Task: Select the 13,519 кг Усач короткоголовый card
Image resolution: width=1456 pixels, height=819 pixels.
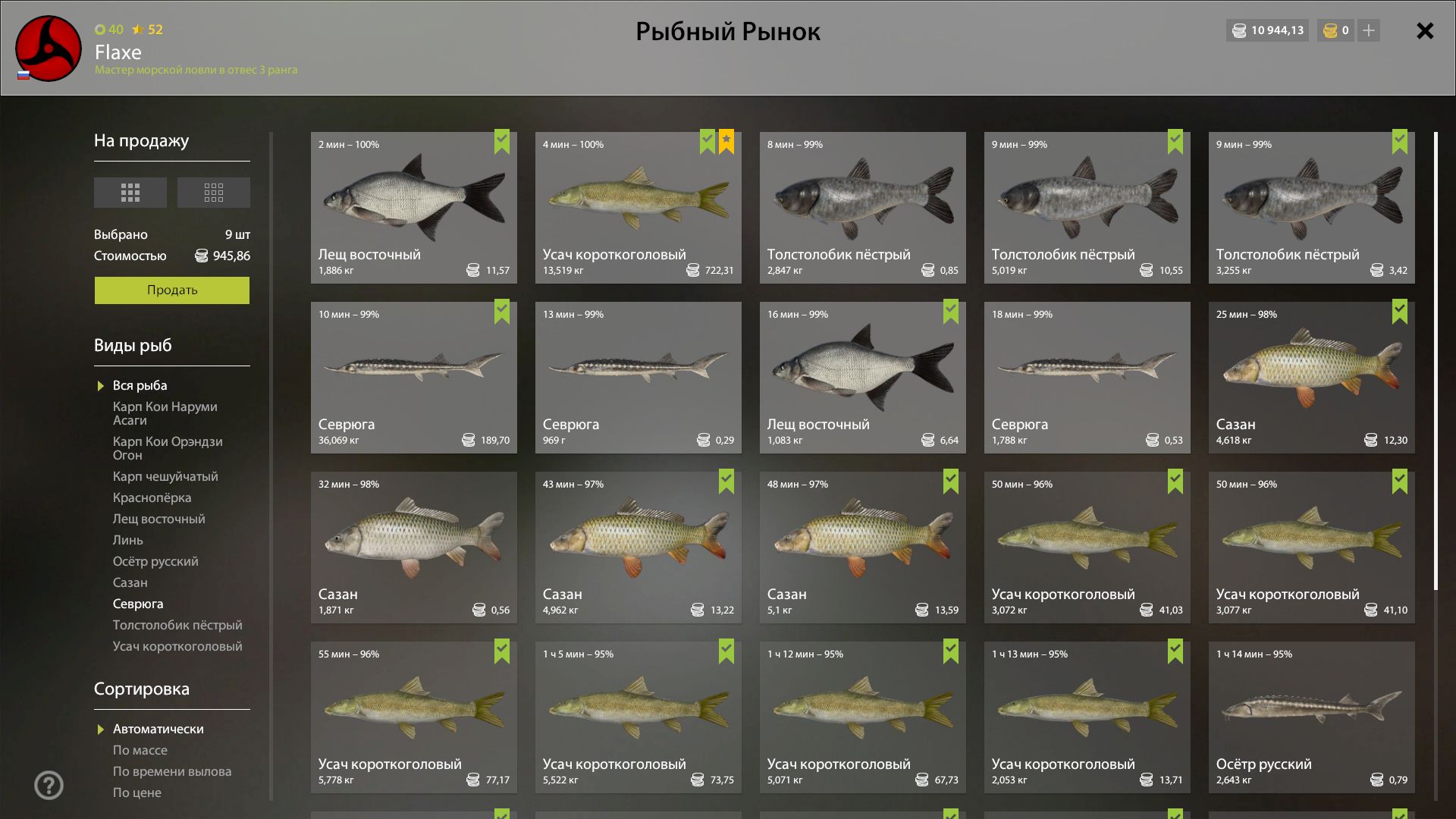Action: tap(638, 208)
